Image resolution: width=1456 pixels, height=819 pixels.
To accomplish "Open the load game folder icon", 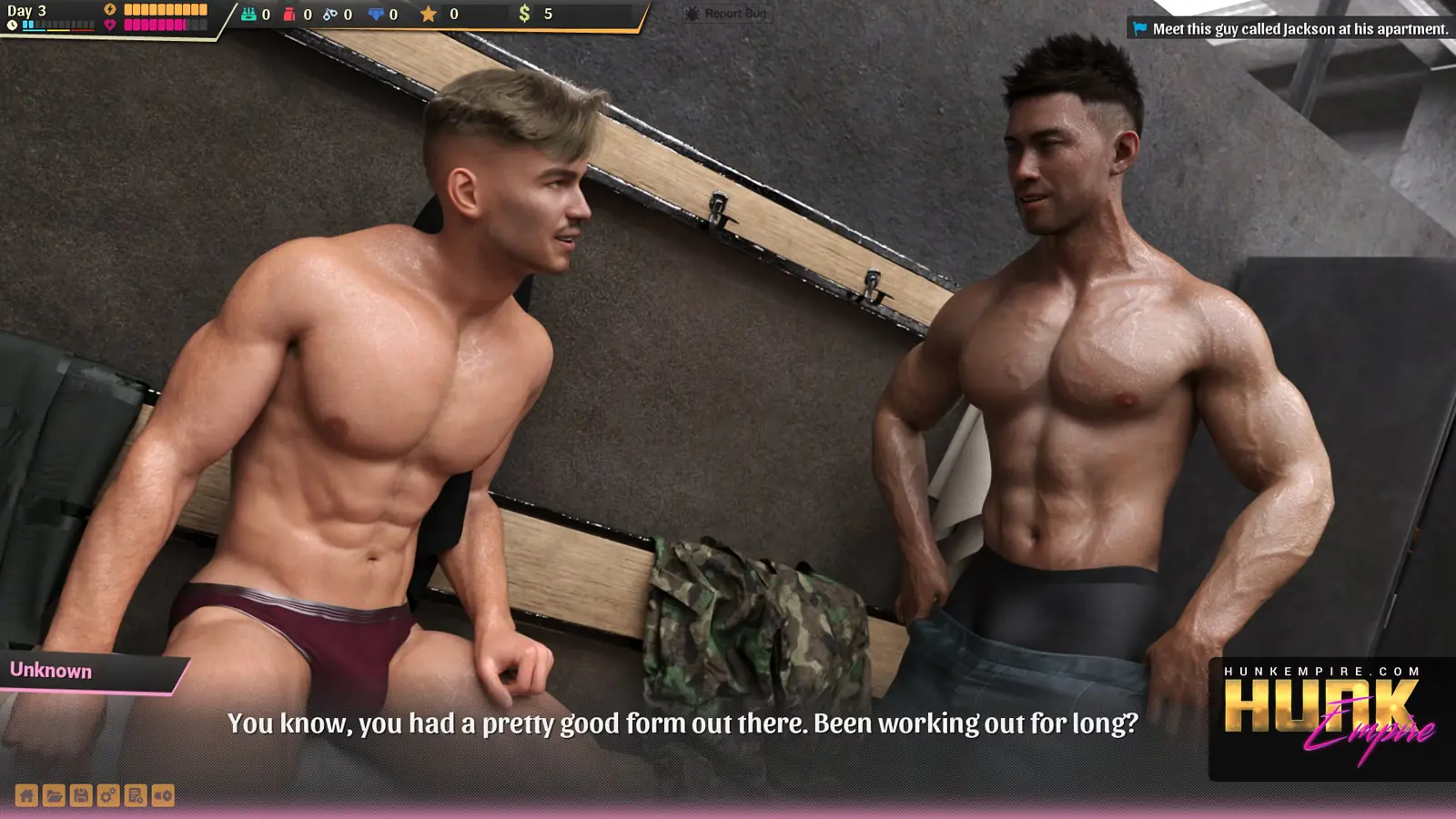I will click(54, 795).
